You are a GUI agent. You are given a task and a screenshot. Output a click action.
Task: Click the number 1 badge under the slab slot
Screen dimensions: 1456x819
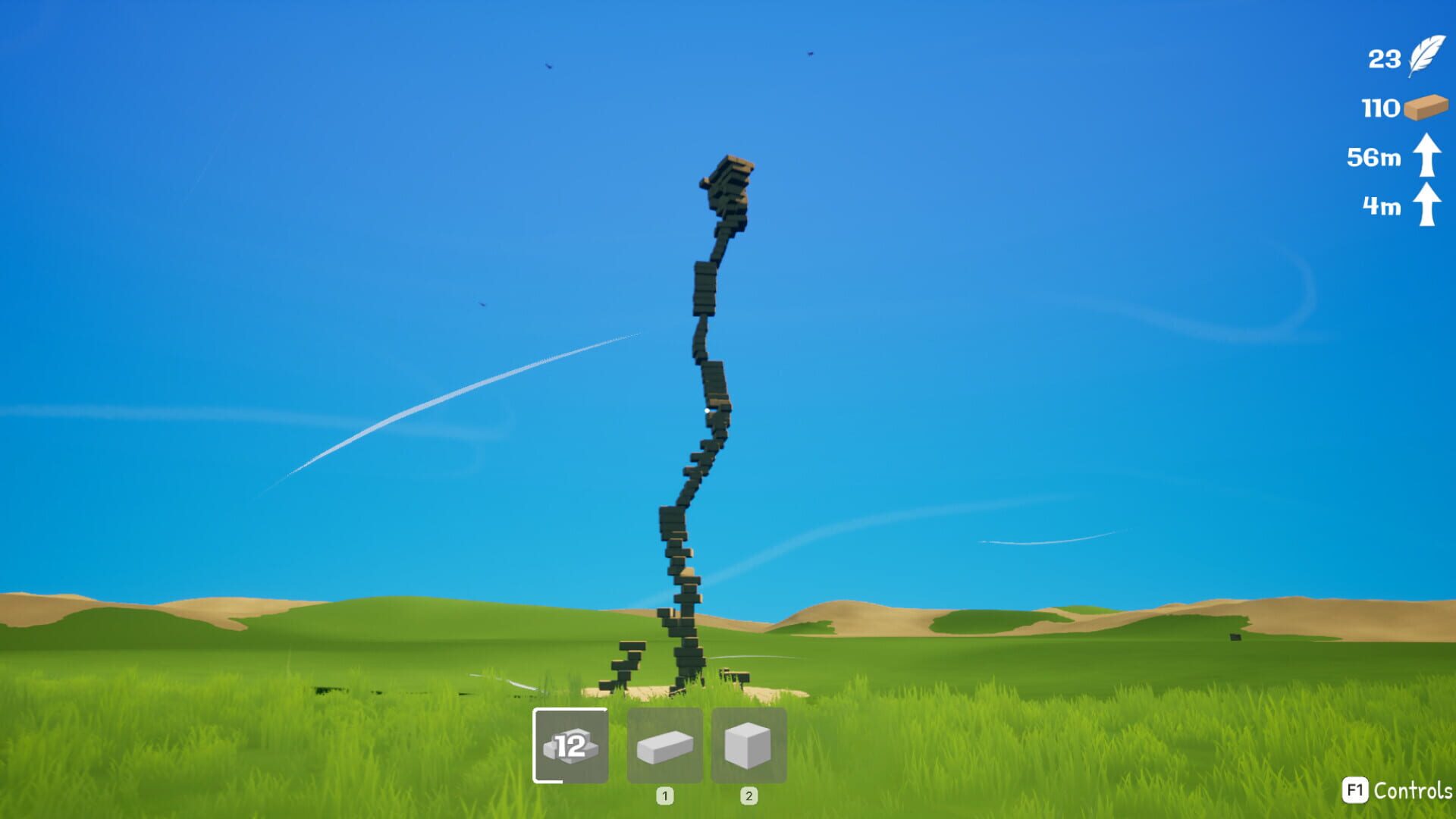click(665, 796)
